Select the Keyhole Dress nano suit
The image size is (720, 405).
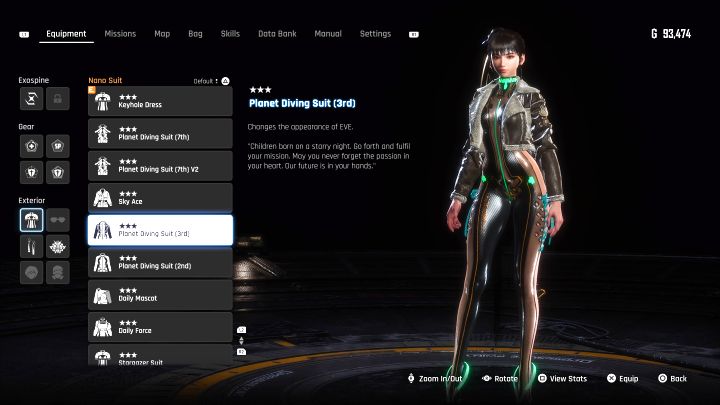pyautogui.click(x=160, y=101)
